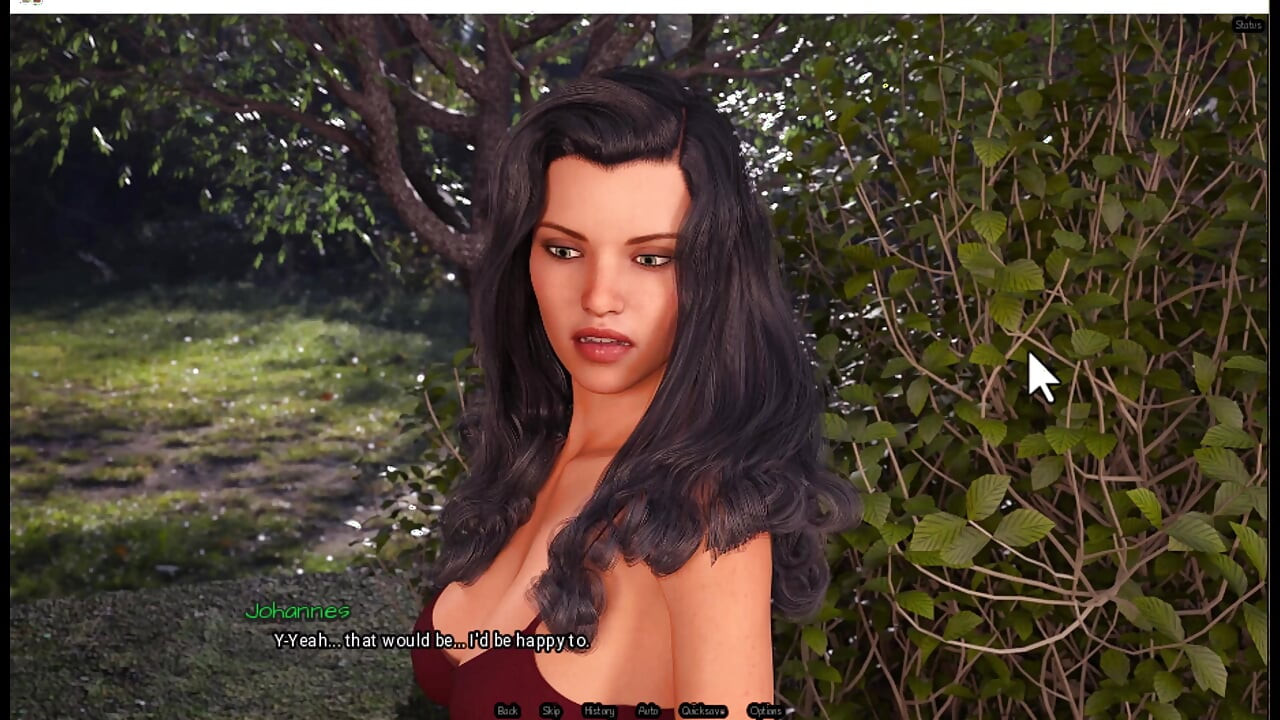The image size is (1280, 720).
Task: Click Back at left of quick menu
Action: pos(506,711)
